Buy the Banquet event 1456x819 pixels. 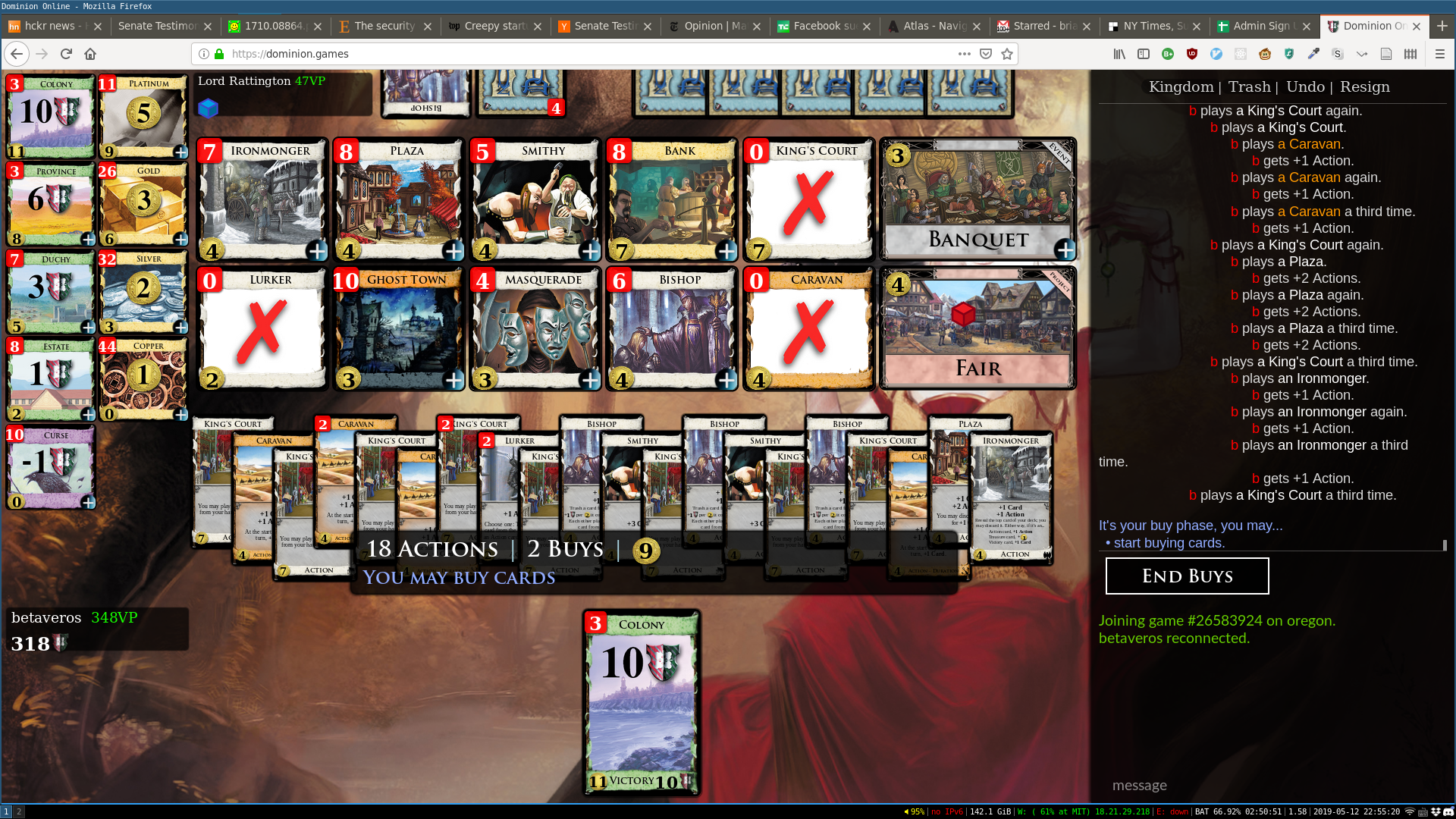pos(977,200)
